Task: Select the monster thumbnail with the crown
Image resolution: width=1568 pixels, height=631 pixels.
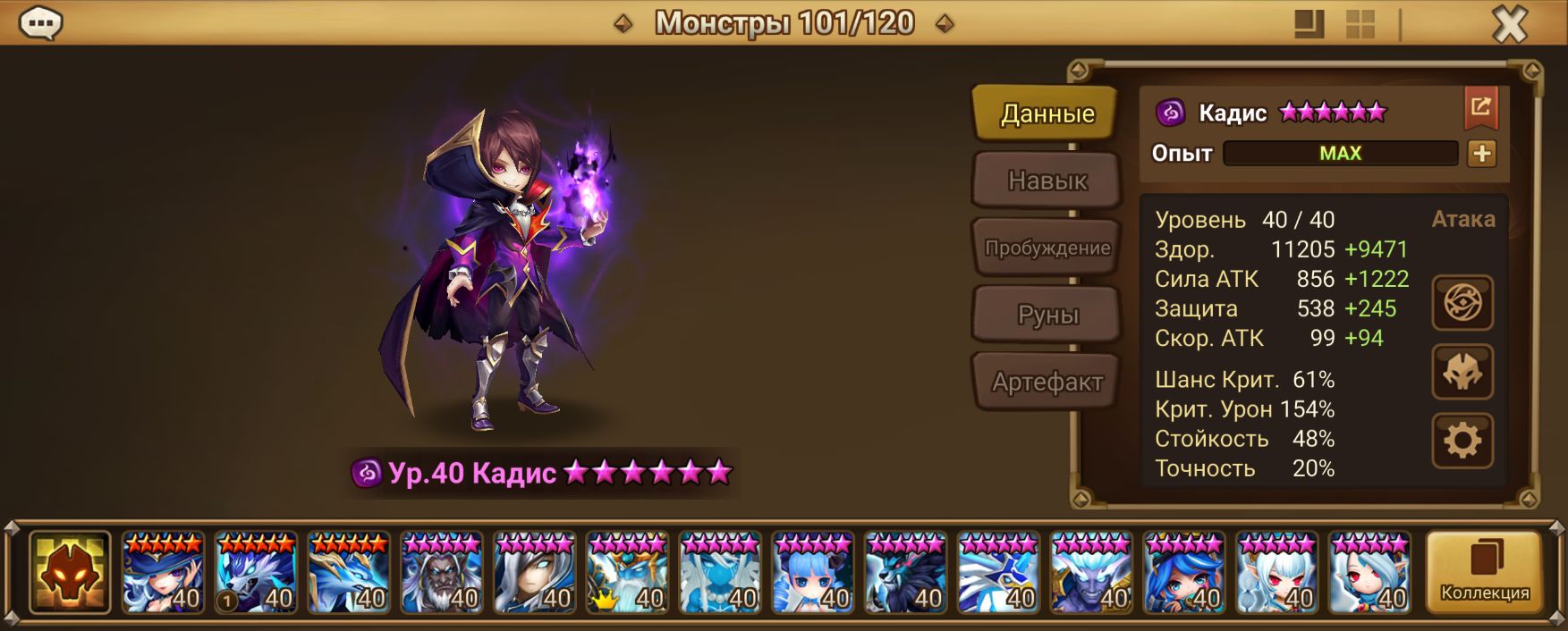Action: (x=627, y=573)
